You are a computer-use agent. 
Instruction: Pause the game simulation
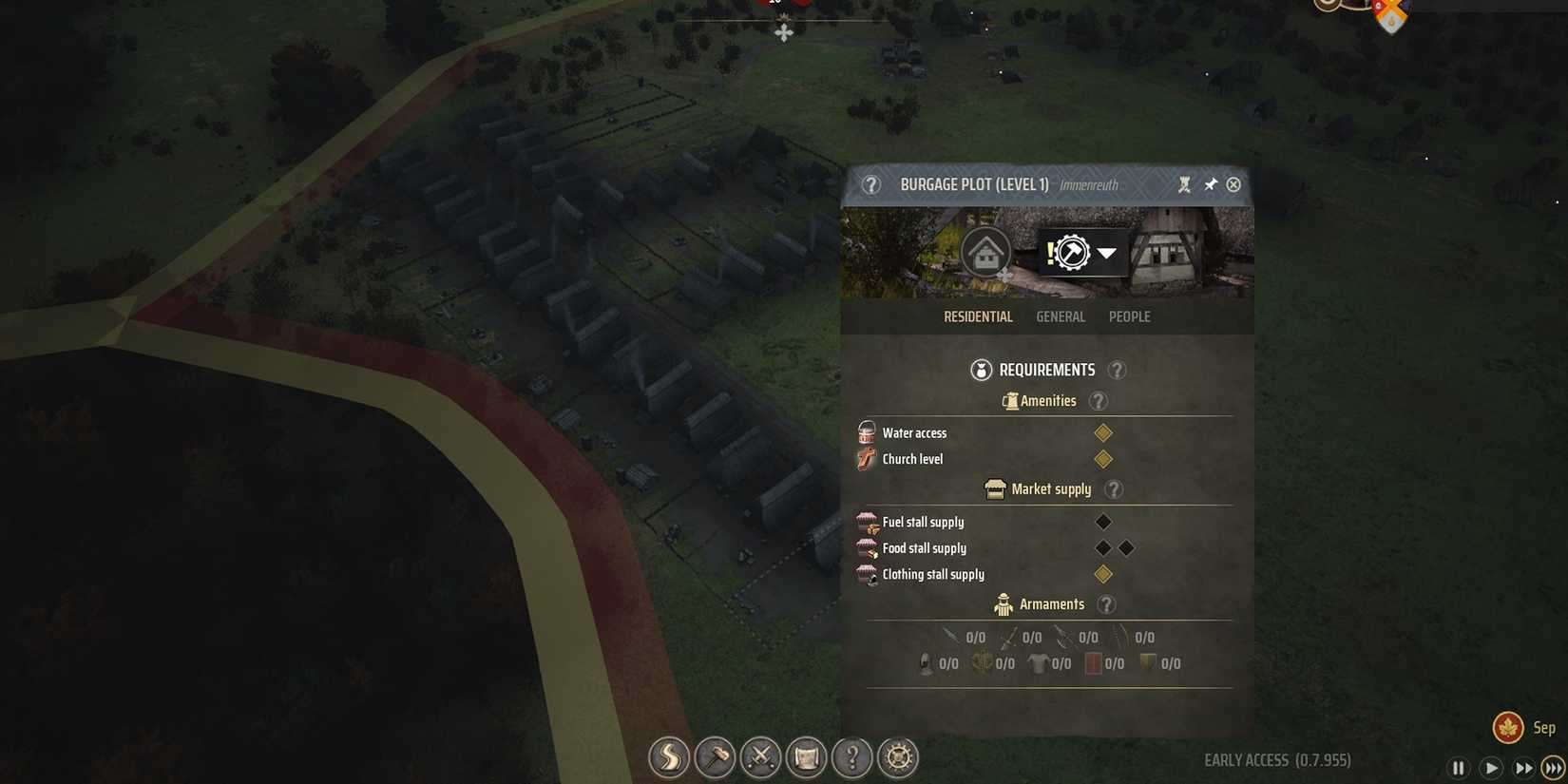click(1459, 767)
